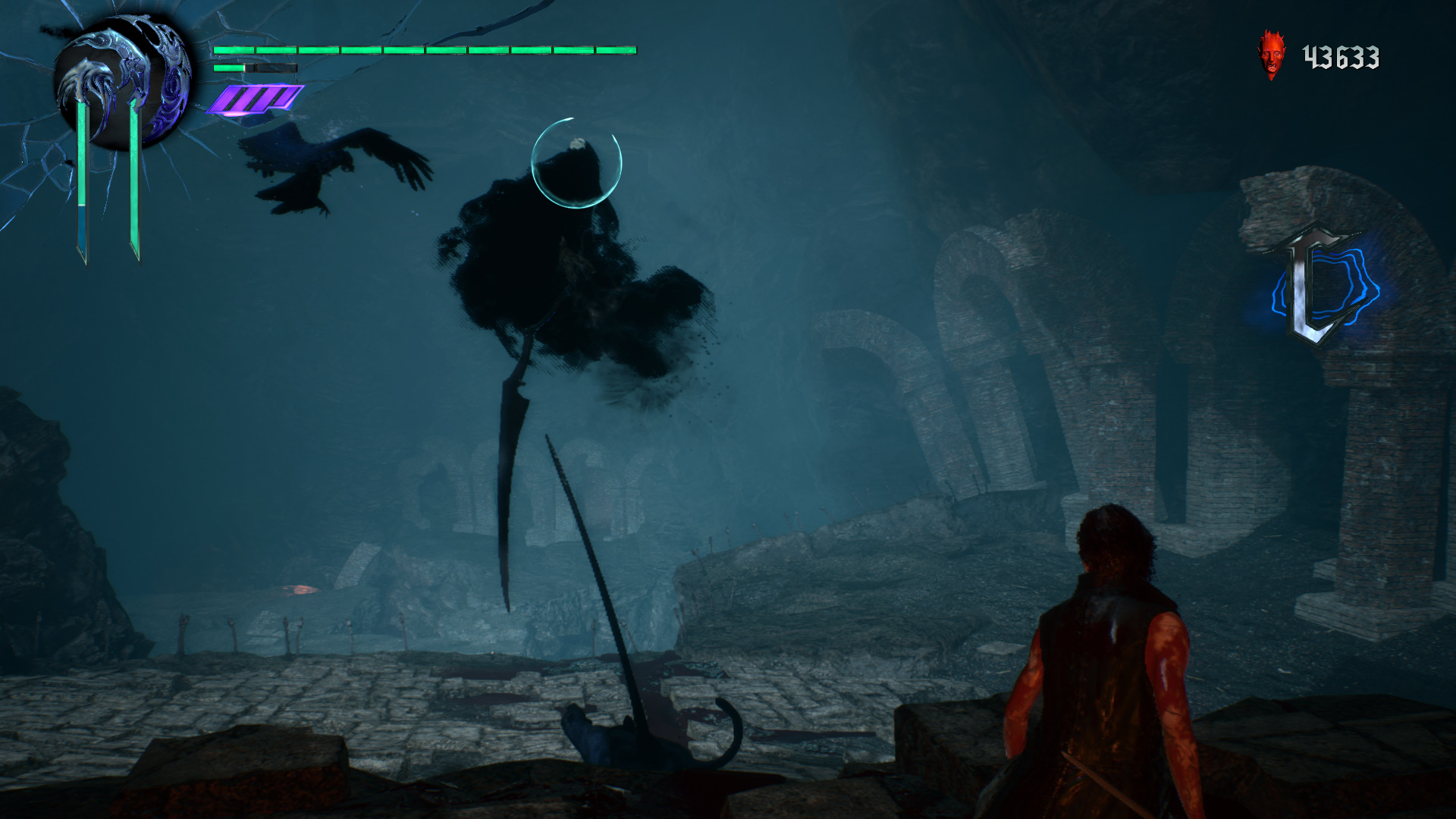Click V's summon emblem in the HUD

[x=121, y=83]
